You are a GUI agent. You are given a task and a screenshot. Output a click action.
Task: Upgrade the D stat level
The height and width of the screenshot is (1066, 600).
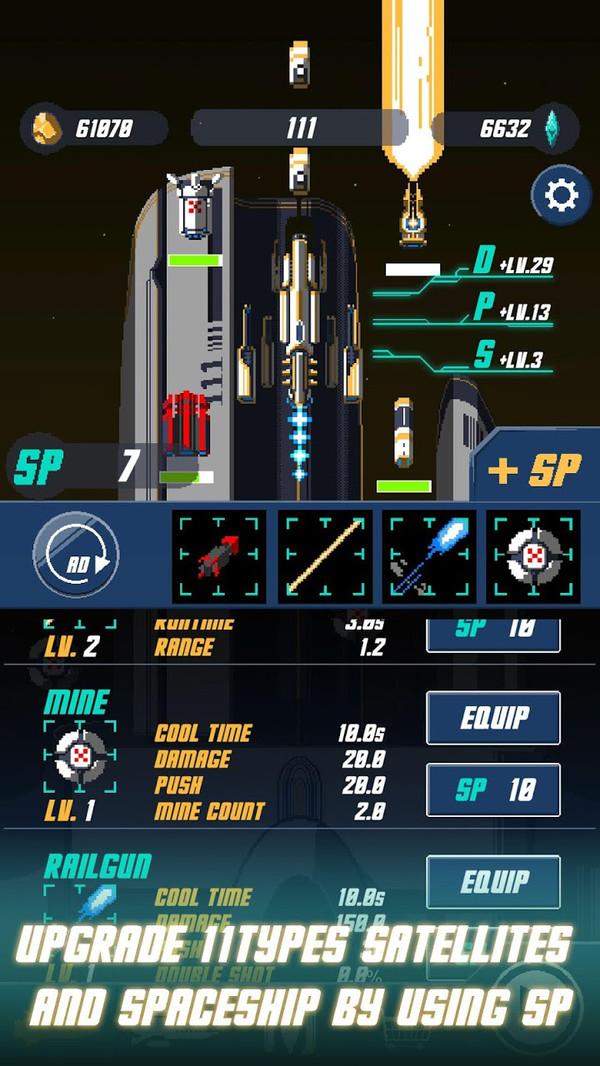pyautogui.click(x=512, y=264)
